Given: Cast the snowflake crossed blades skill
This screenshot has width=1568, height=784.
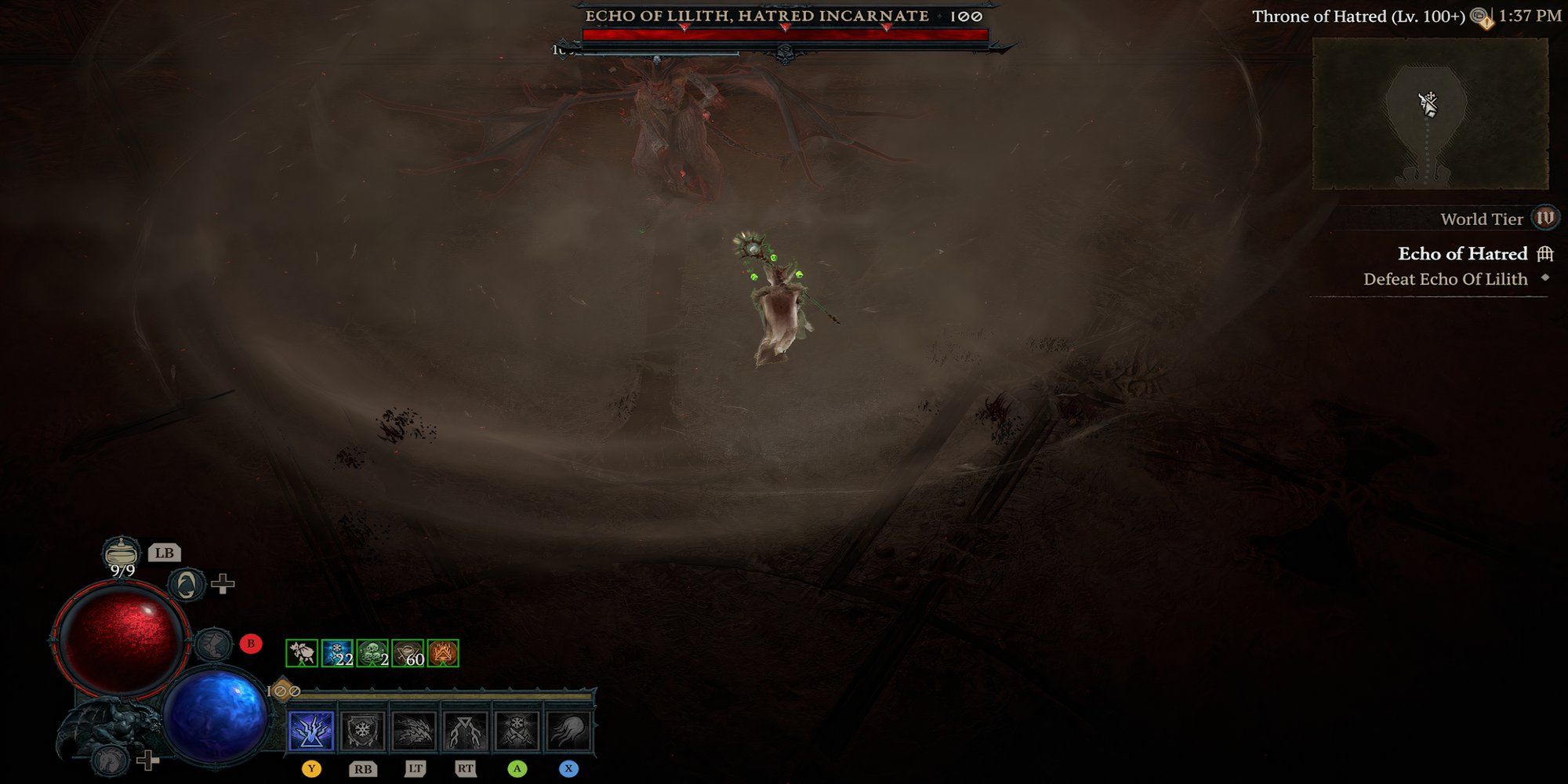Looking at the screenshot, I should coord(517,731).
